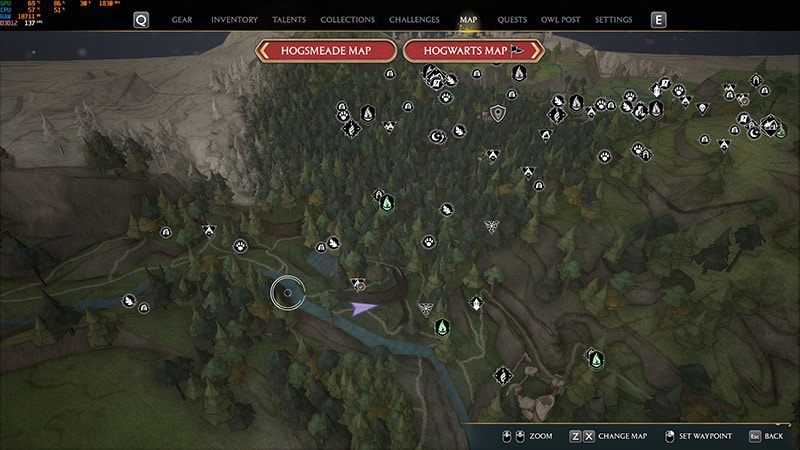Go to the Challenges tab
This screenshot has width=800, height=450.
click(x=414, y=20)
